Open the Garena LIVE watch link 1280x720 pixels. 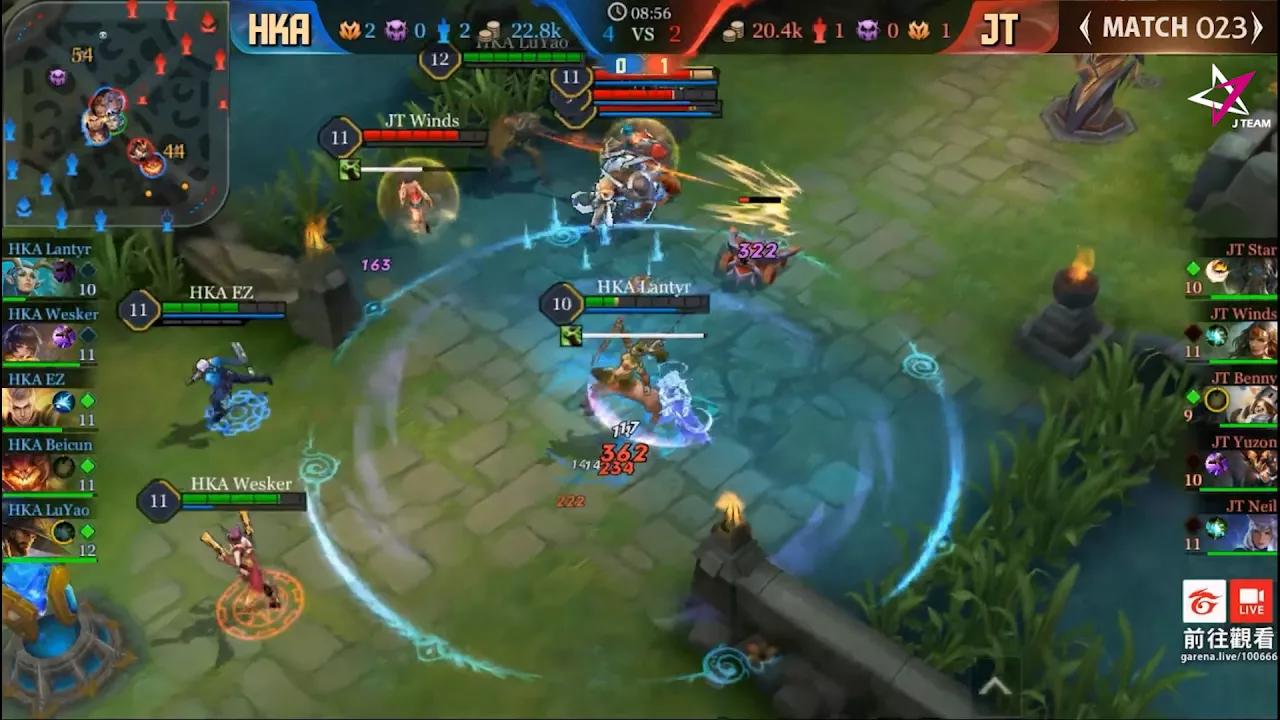tap(1228, 620)
